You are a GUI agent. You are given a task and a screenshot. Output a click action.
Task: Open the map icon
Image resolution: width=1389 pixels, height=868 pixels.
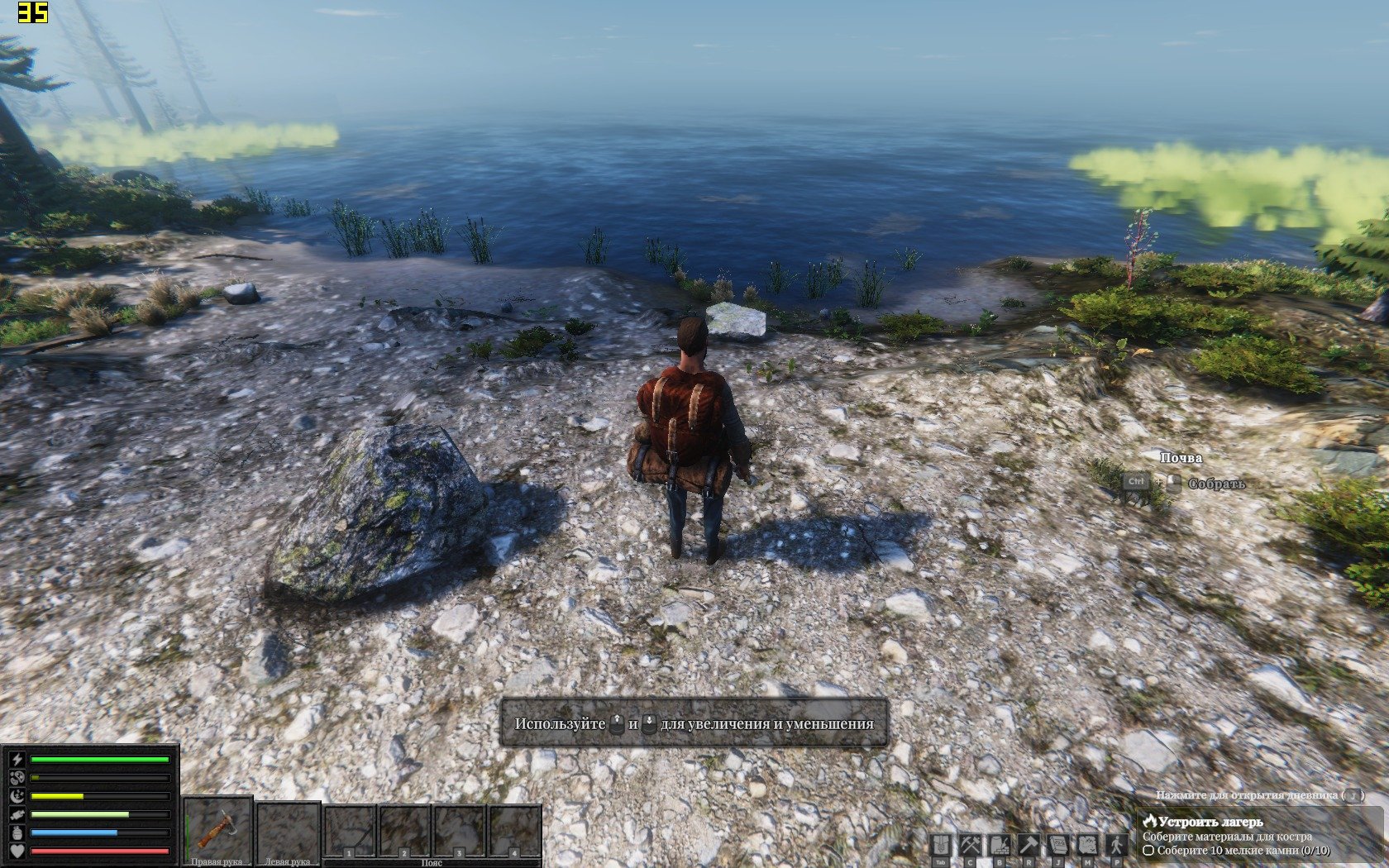[1087, 845]
